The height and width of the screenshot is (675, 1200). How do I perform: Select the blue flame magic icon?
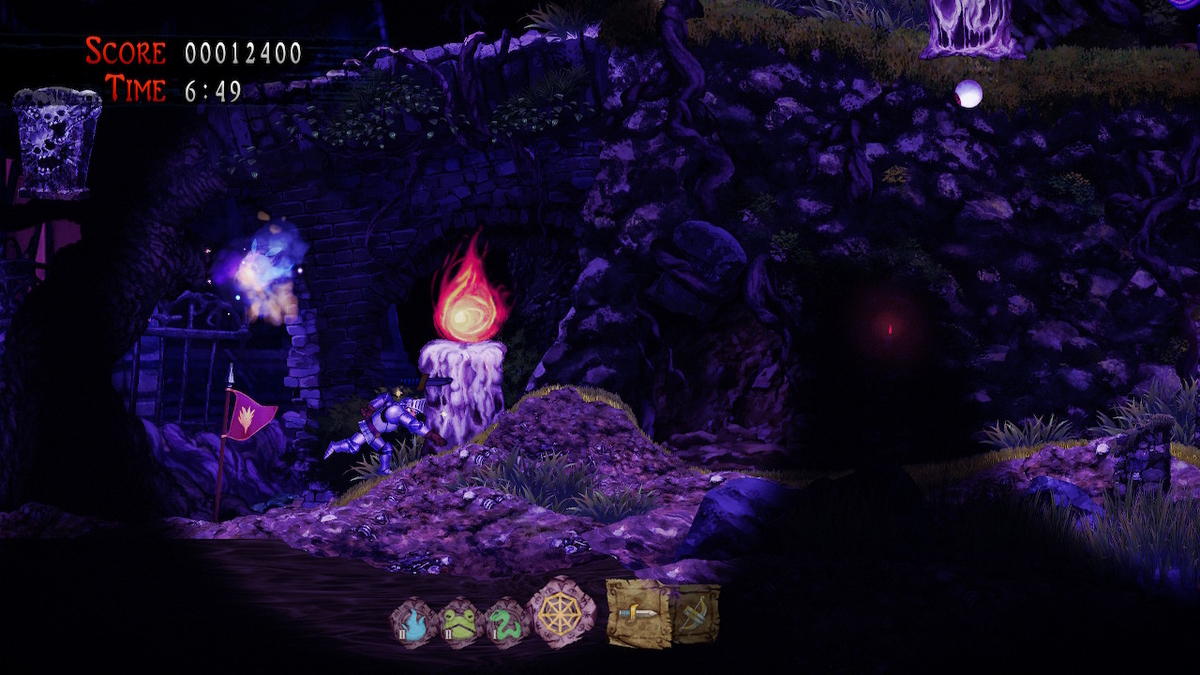[x=413, y=623]
